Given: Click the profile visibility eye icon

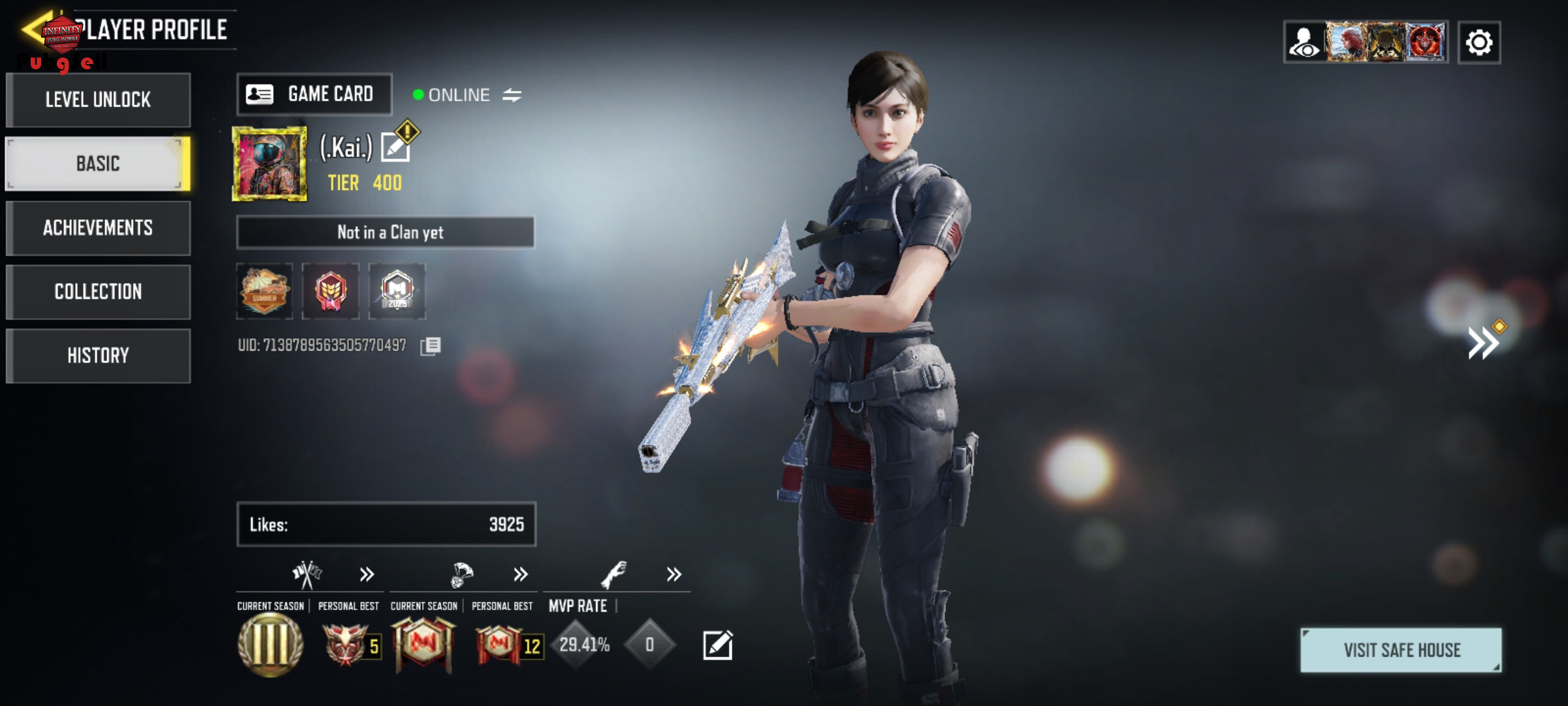Looking at the screenshot, I should 1305,43.
